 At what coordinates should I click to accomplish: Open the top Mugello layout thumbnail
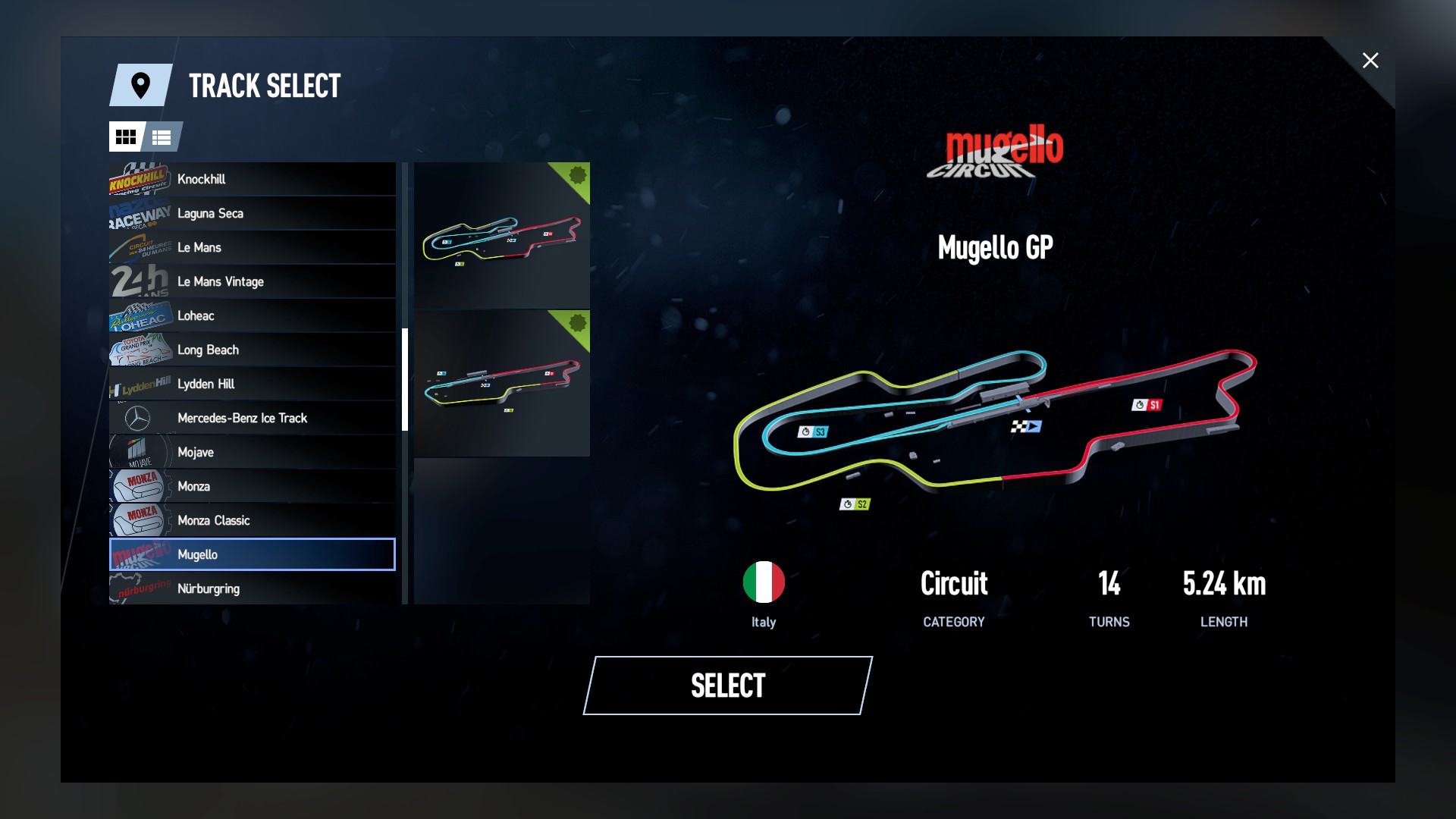tap(502, 235)
